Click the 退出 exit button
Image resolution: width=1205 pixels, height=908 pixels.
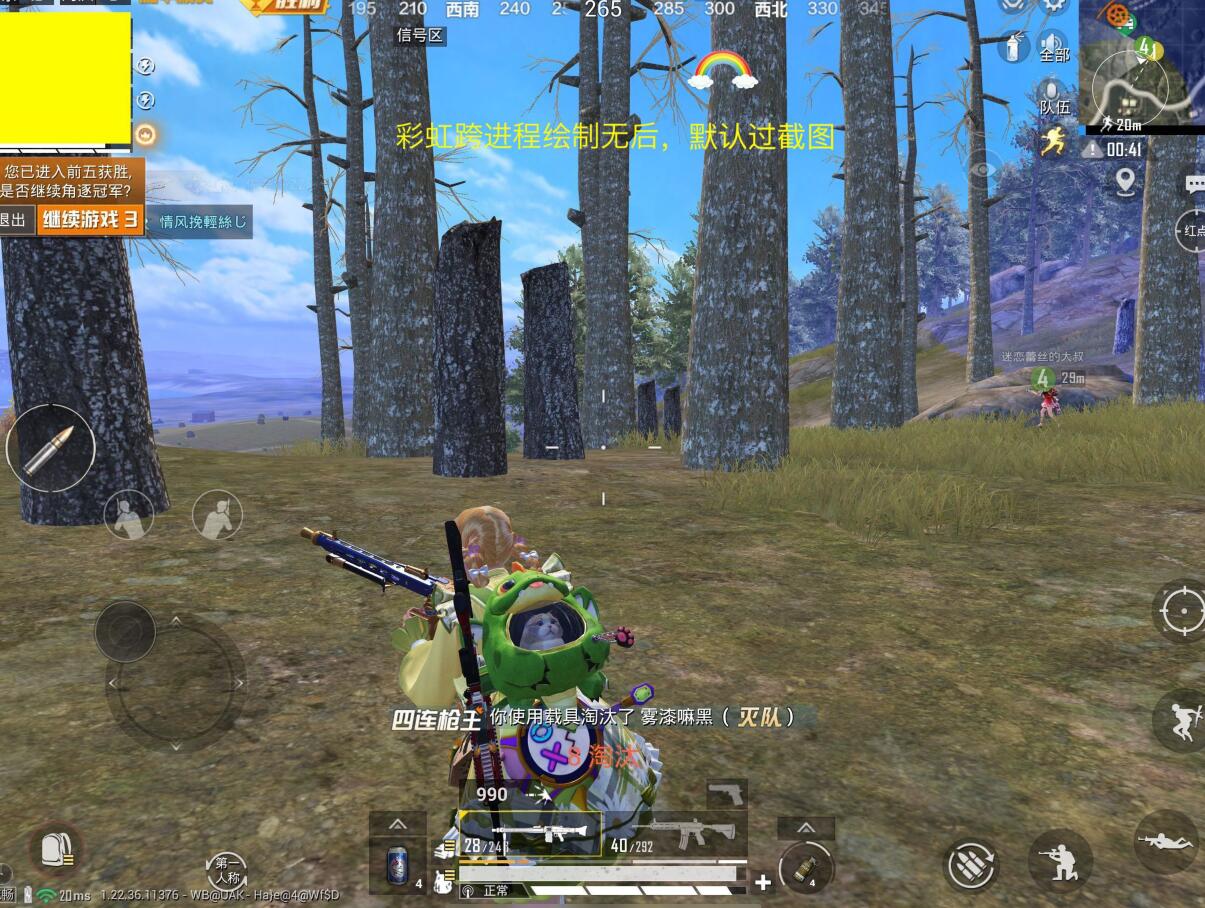[14, 220]
